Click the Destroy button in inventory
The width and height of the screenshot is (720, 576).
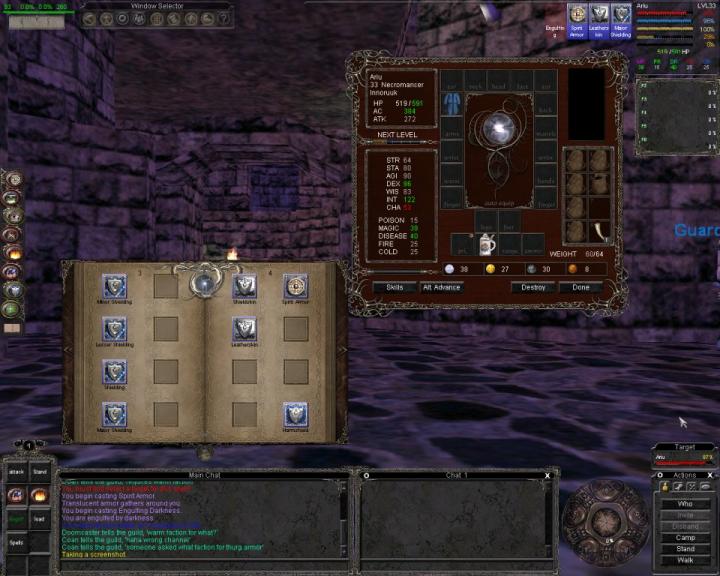pos(533,287)
